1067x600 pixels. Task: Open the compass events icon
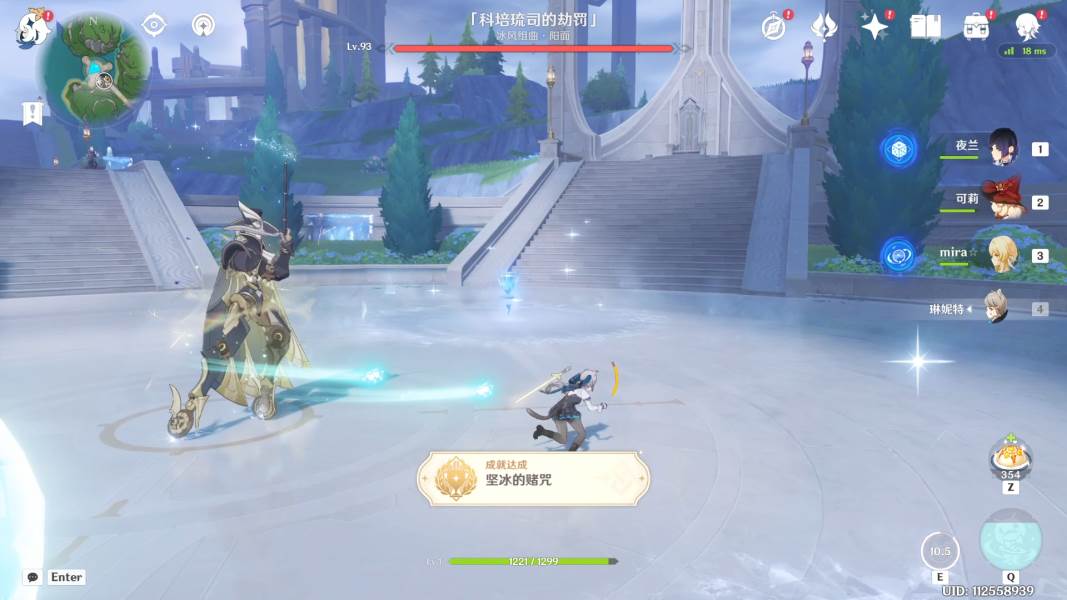773,27
